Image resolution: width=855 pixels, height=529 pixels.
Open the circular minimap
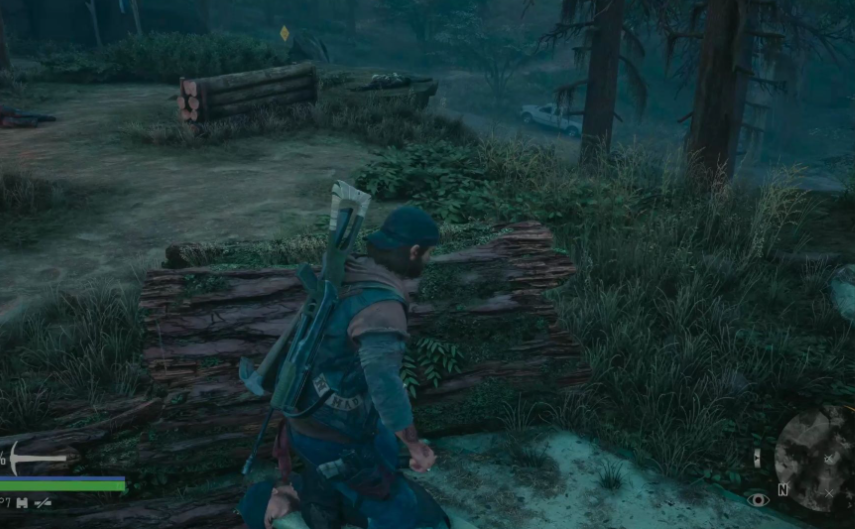coord(816,458)
